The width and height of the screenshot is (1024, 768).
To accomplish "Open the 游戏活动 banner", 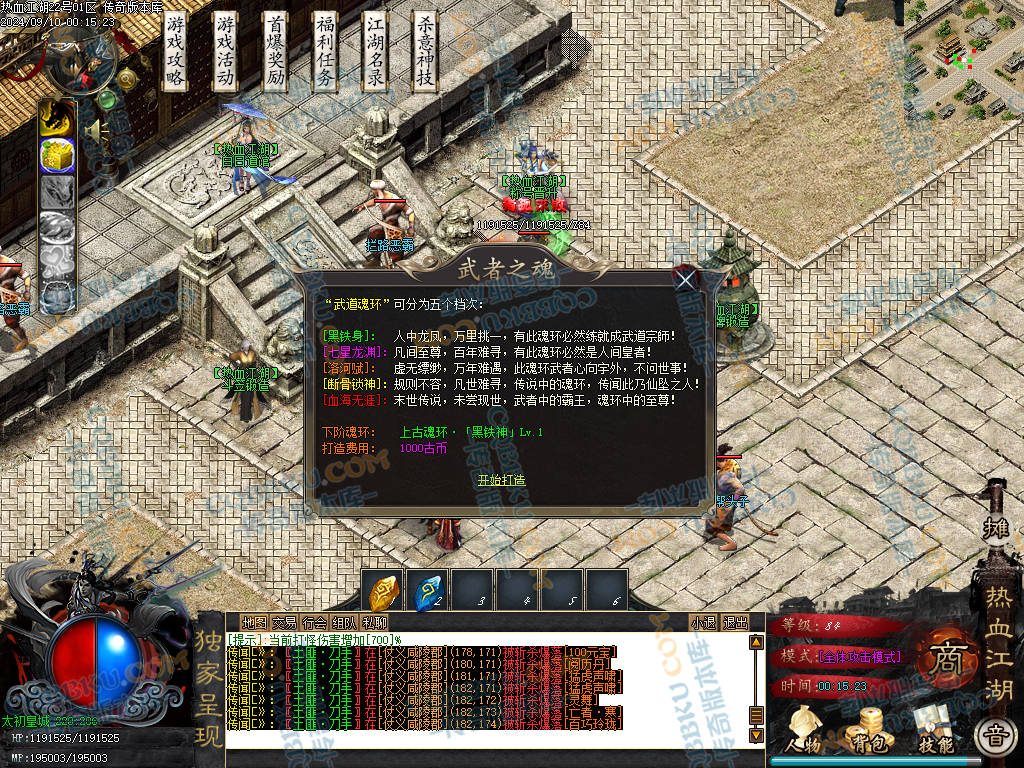I will [226, 52].
